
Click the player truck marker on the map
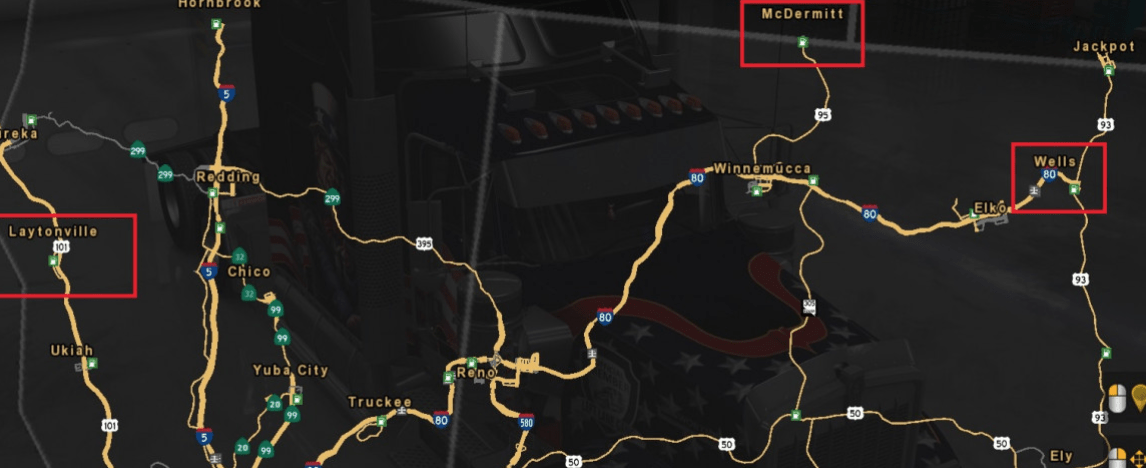click(x=808, y=307)
